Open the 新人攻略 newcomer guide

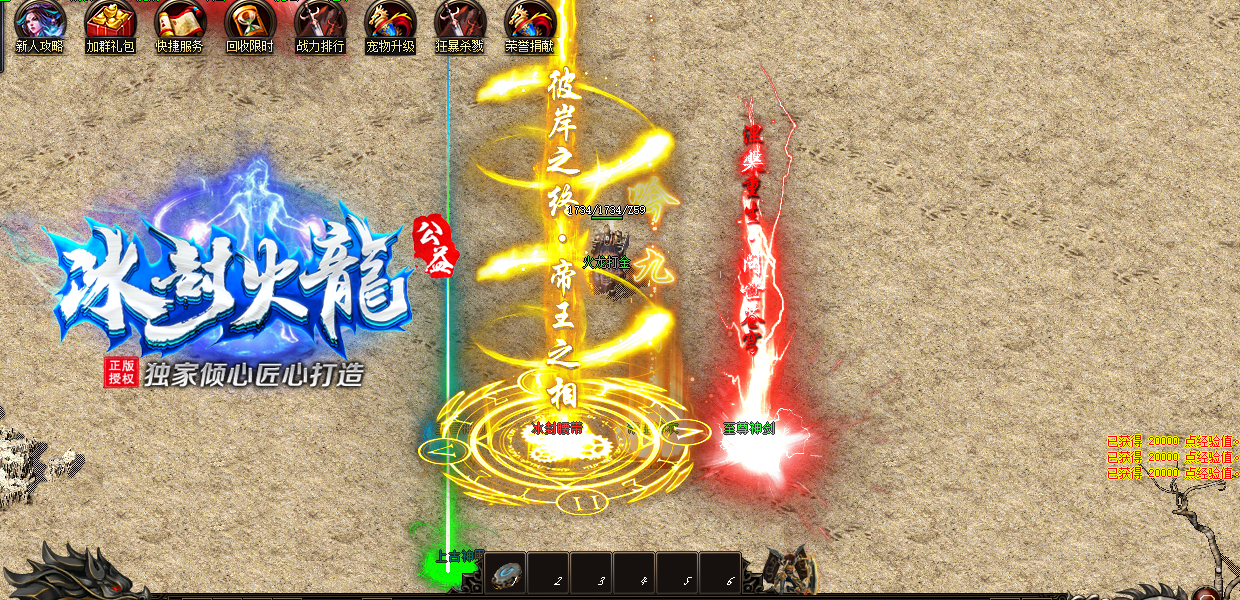coord(40,22)
